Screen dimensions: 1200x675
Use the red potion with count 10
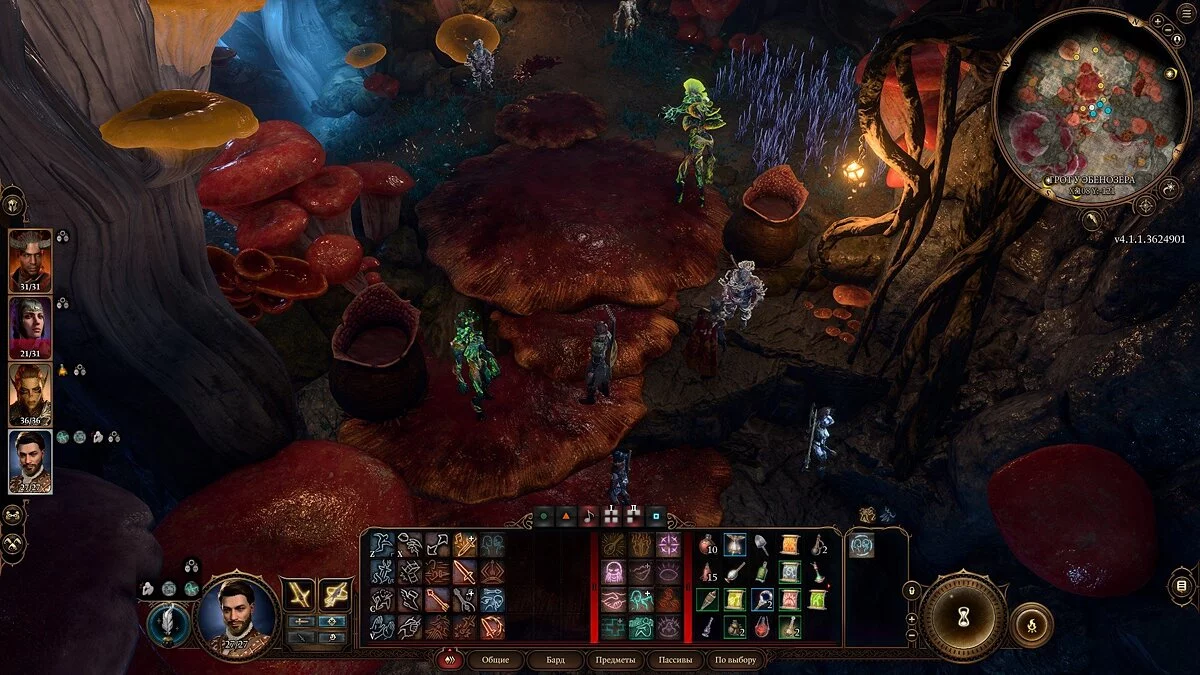click(x=708, y=544)
